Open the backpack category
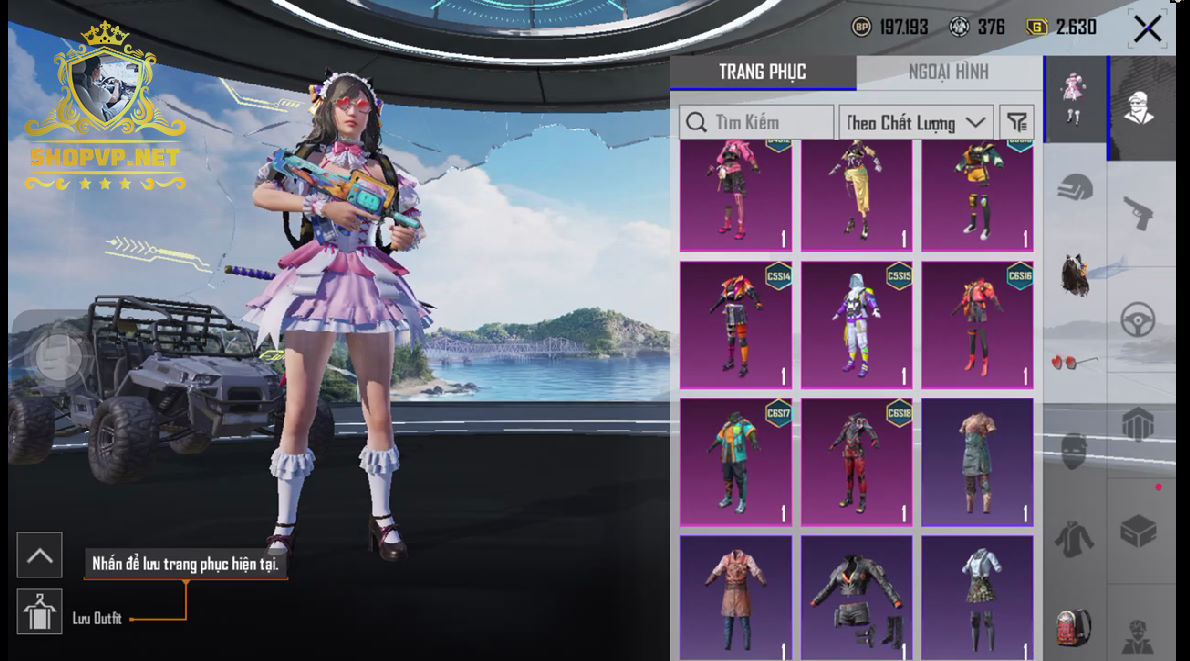Screen dimensions: 1190x661 pyautogui.click(x=1074, y=627)
